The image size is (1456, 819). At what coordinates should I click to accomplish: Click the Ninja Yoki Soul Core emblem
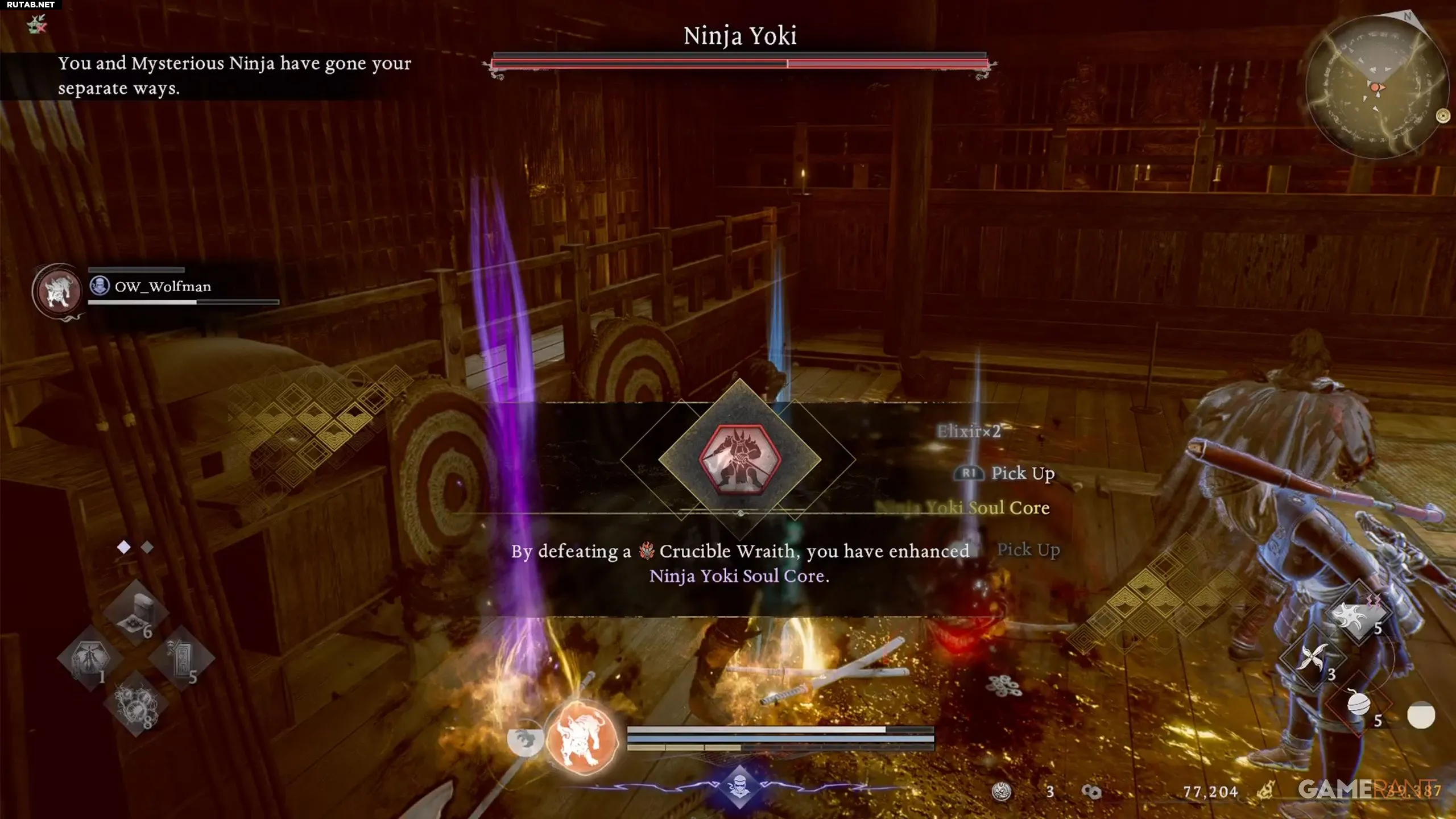click(x=739, y=458)
